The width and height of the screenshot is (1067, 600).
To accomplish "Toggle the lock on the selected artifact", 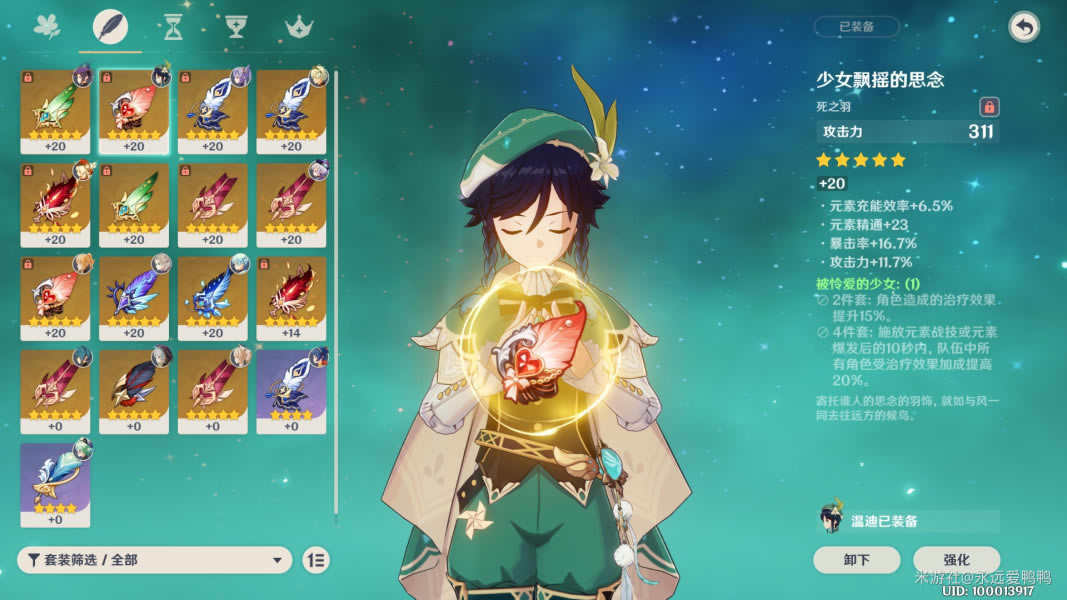I will coord(989,106).
